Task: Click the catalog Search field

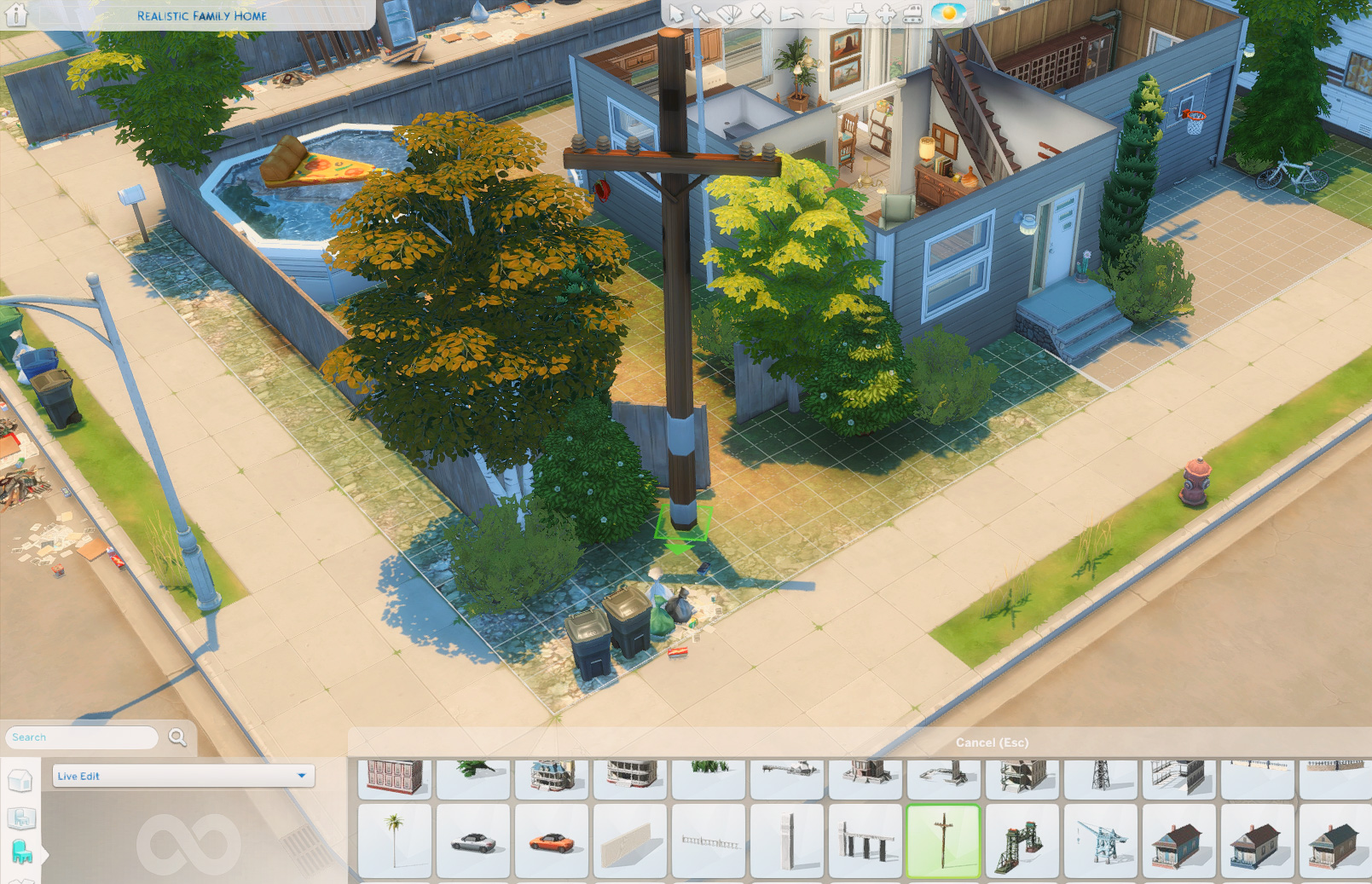Action: pos(83,737)
